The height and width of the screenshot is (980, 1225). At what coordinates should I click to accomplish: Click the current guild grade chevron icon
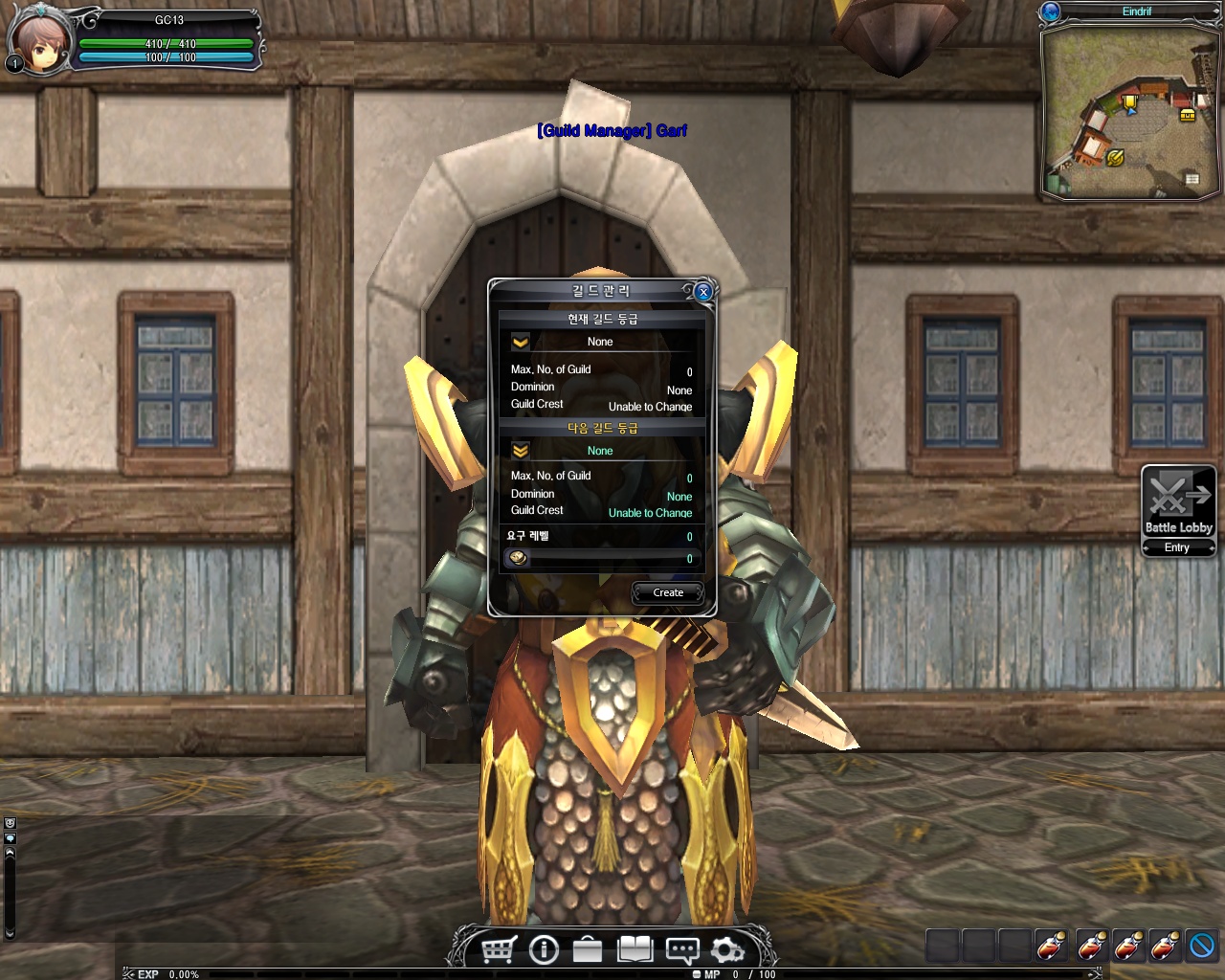point(521,342)
